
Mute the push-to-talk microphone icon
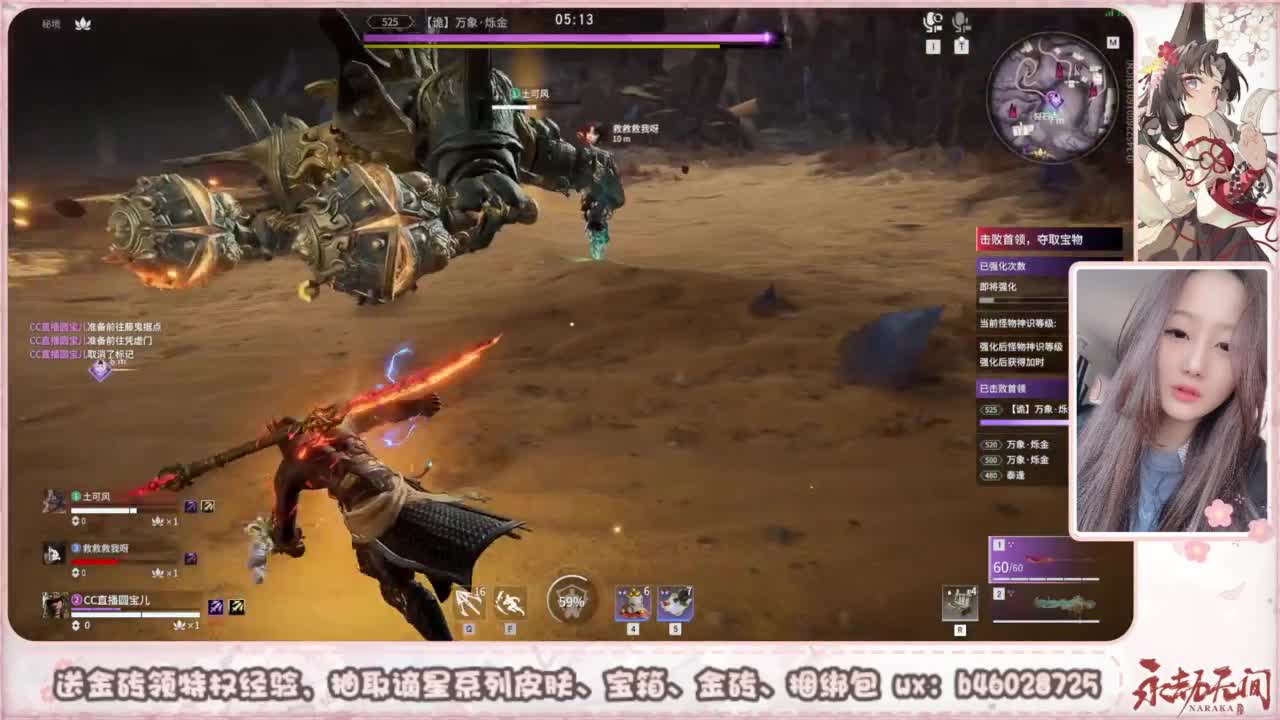tap(962, 23)
